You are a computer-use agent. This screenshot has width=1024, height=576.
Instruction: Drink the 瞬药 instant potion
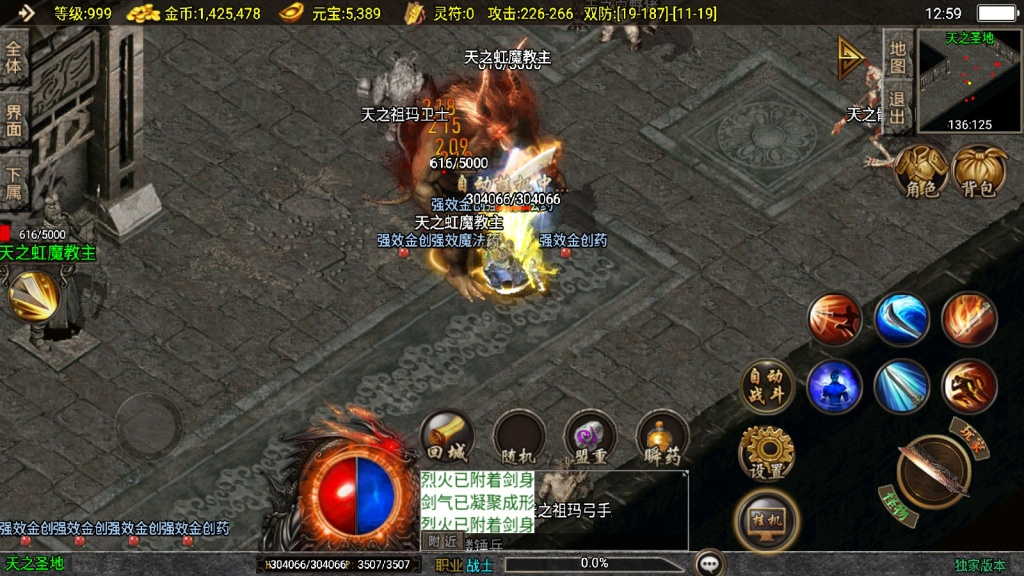662,438
